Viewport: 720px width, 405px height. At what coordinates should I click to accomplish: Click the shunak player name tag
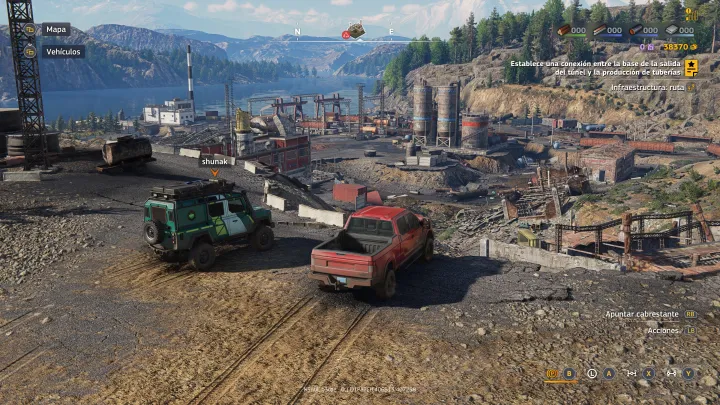(214, 160)
